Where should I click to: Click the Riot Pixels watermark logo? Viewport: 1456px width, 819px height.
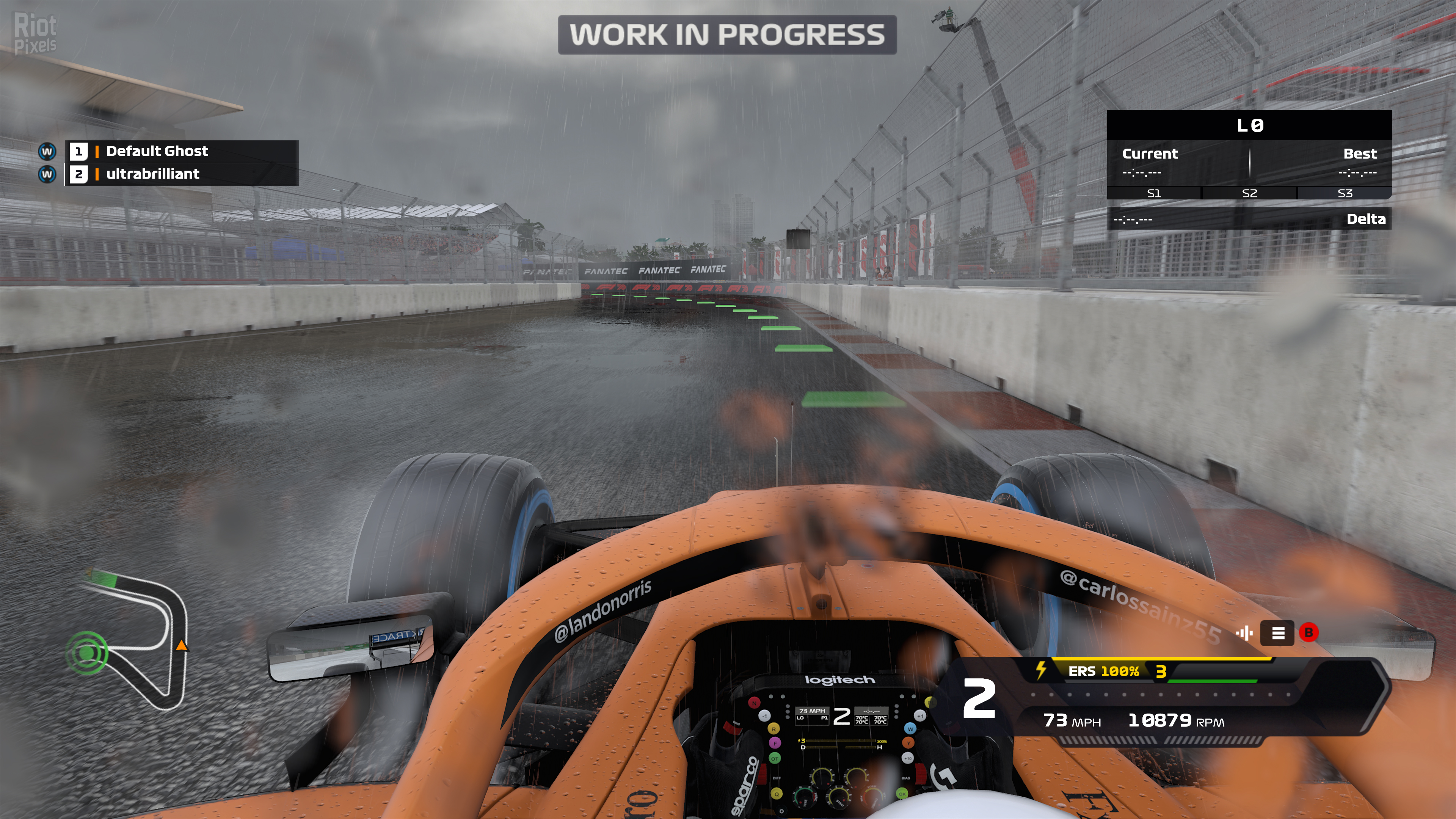(x=35, y=34)
